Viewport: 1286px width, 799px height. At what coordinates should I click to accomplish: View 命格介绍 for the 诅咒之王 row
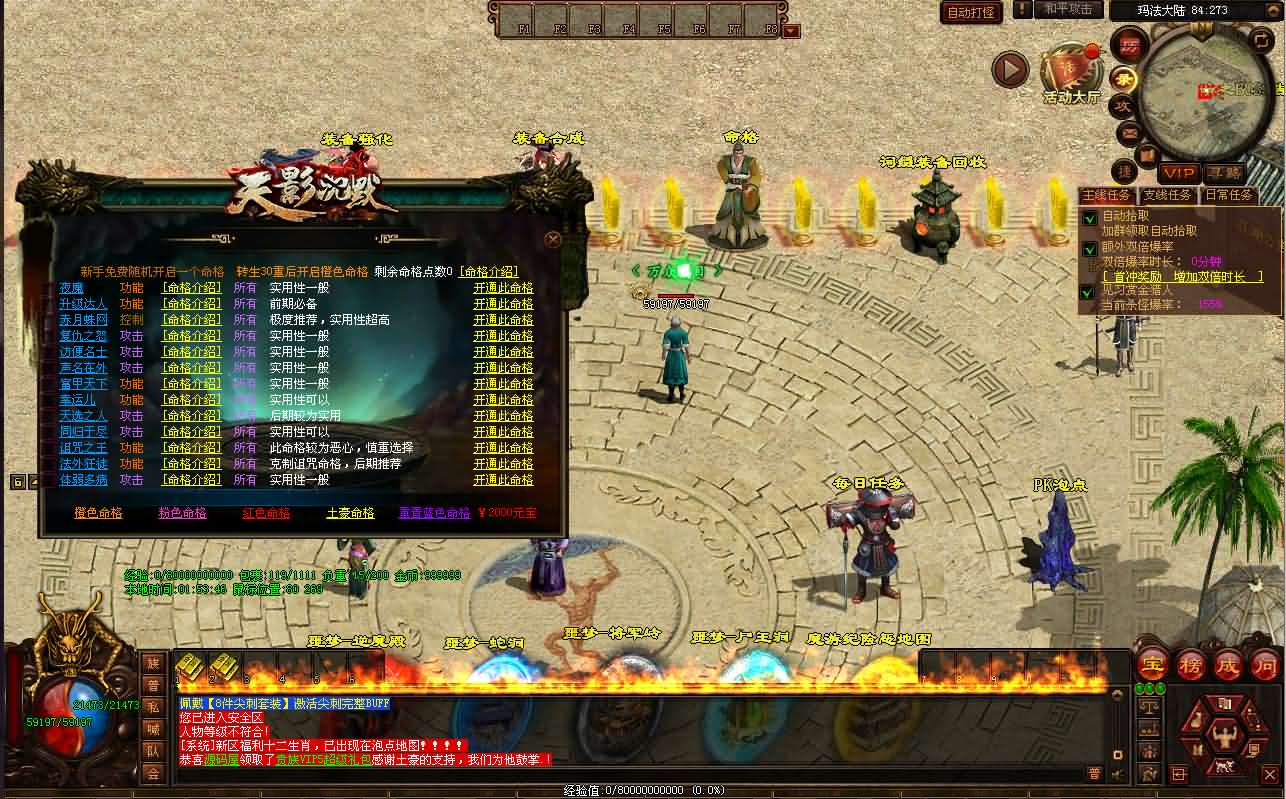(x=191, y=448)
